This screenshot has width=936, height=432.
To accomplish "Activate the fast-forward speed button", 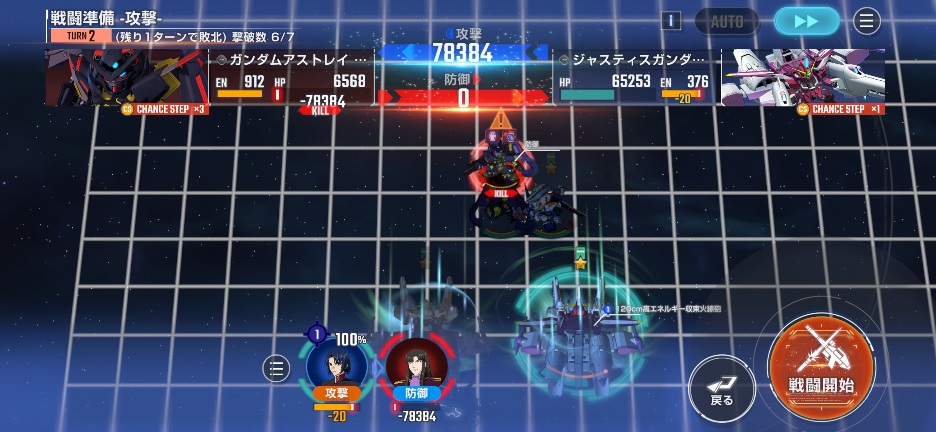I will (x=806, y=21).
